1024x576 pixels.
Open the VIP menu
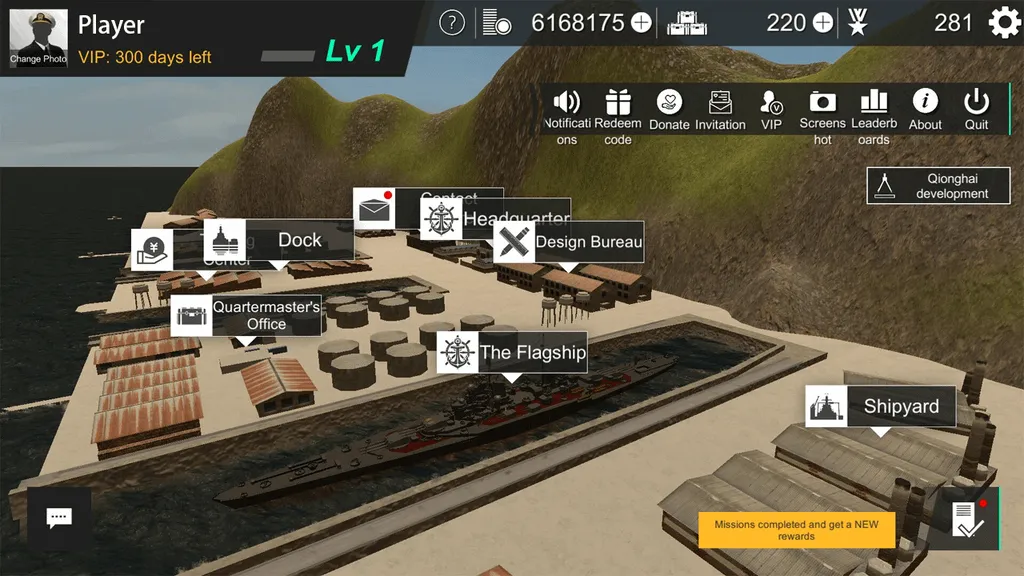coord(771,110)
